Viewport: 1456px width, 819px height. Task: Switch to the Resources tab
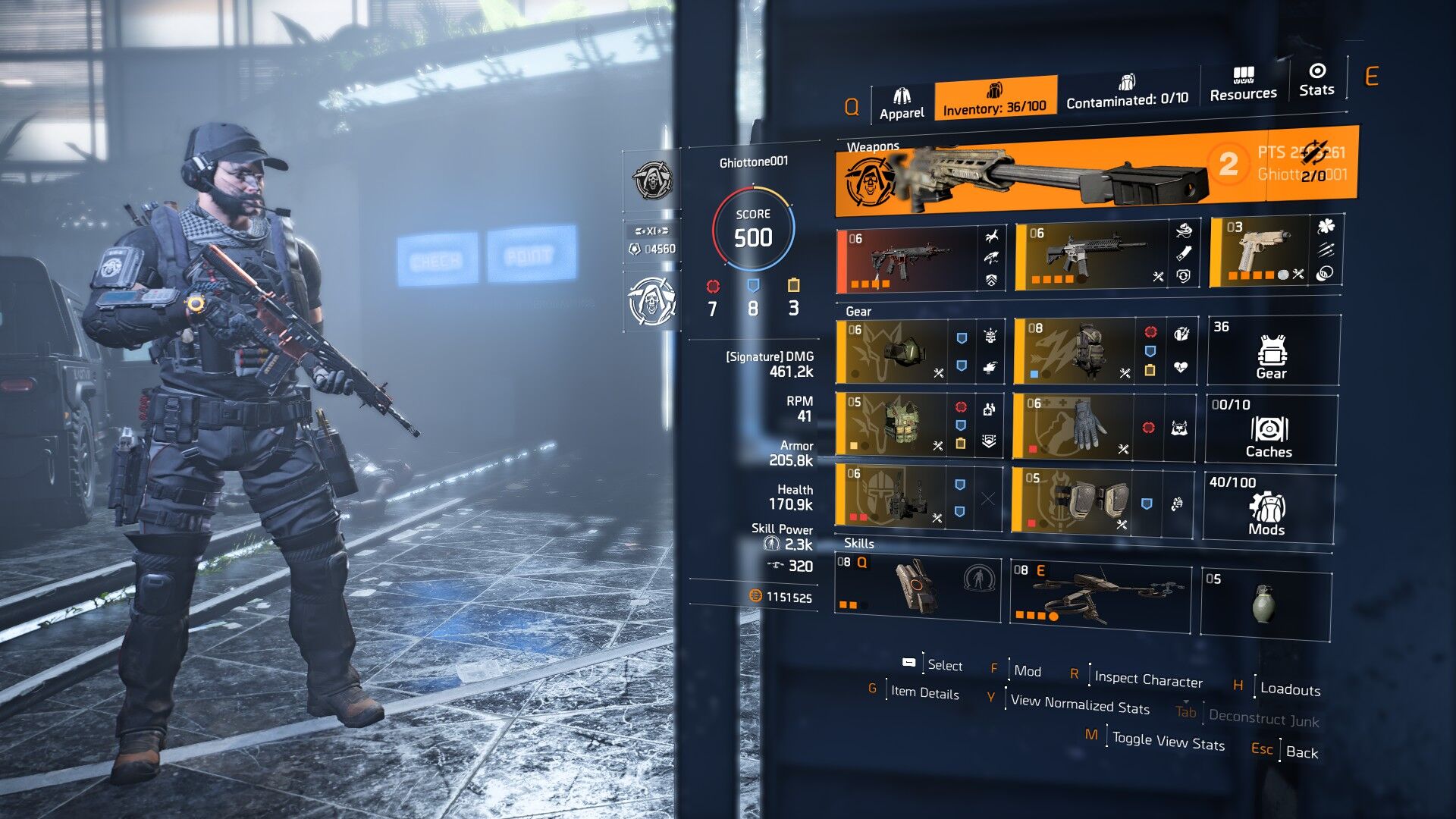click(1243, 84)
